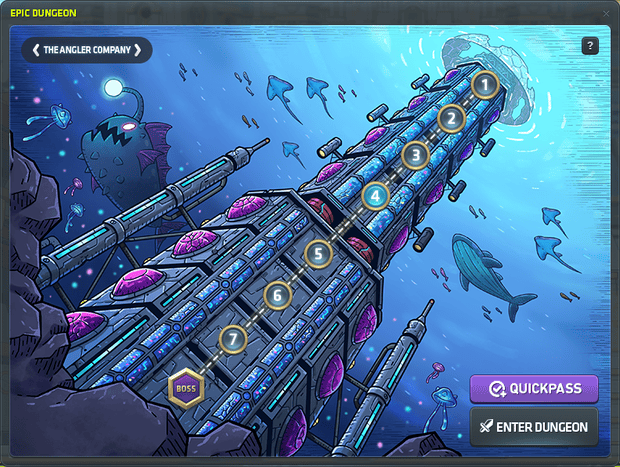The height and width of the screenshot is (467, 620).
Task: Choose stage 3 on the path
Action: pyautogui.click(x=416, y=155)
